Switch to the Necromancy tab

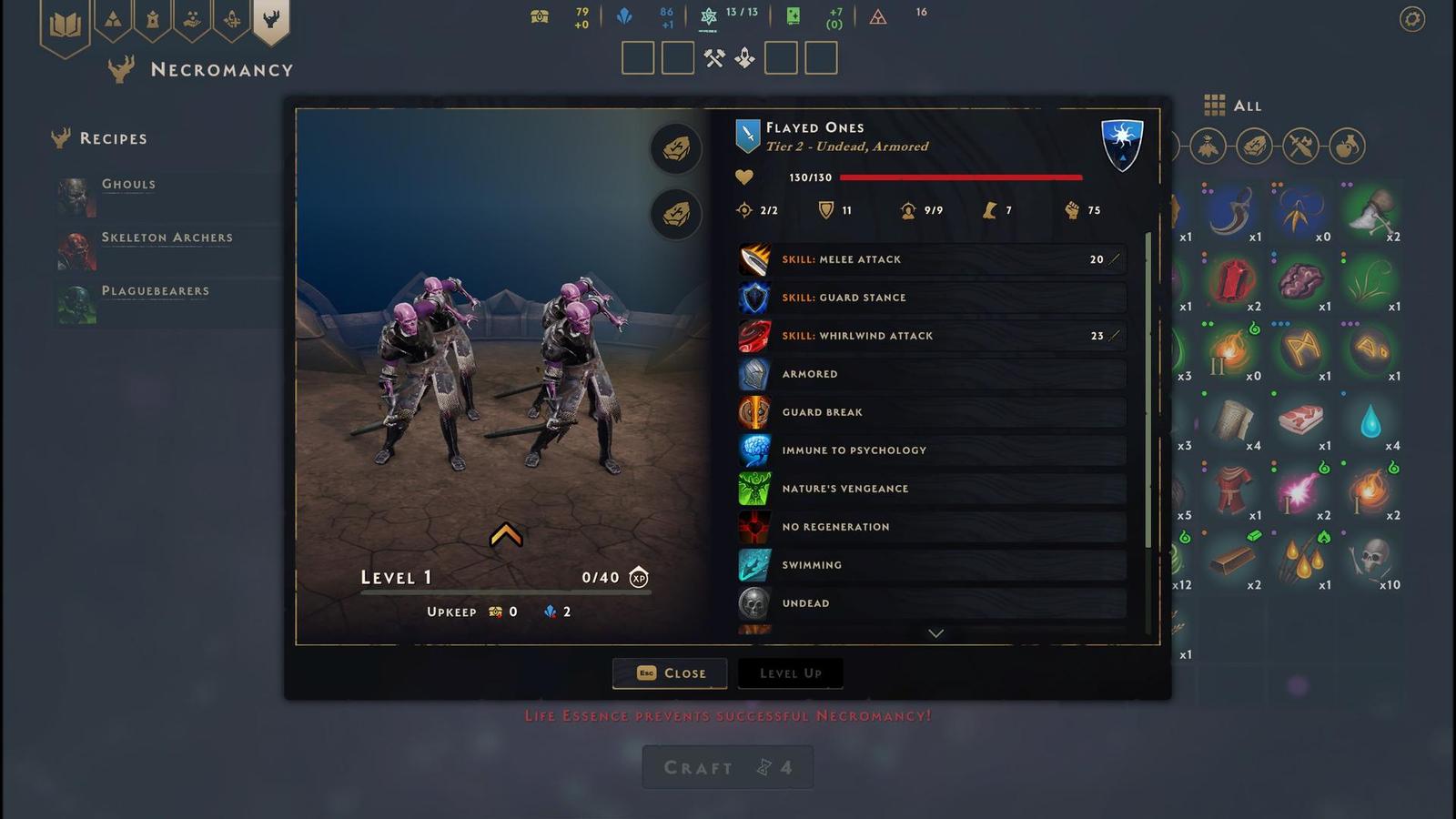click(x=269, y=23)
